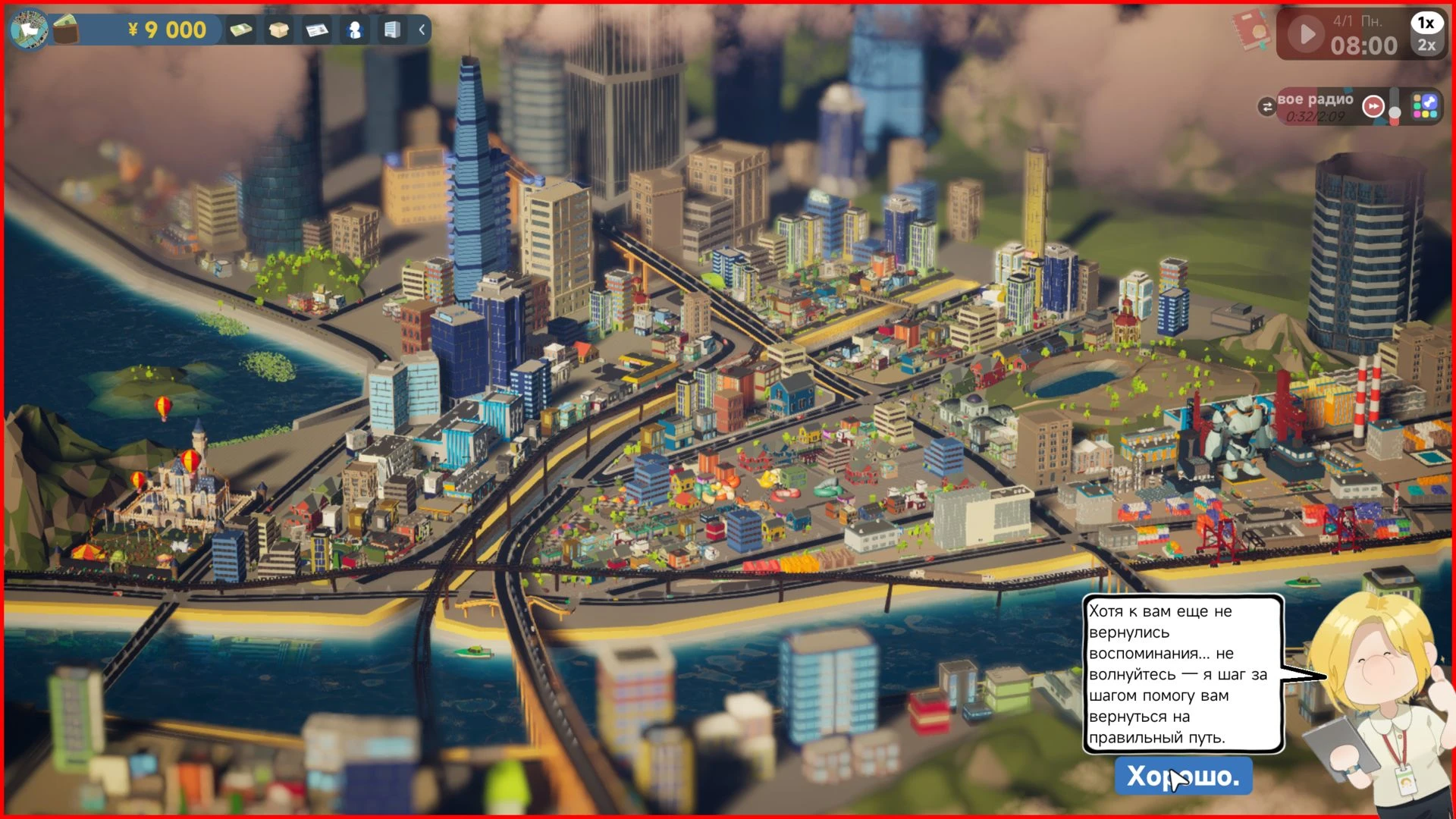Skip to the next radio track
This screenshot has height=819, width=1456.
pyautogui.click(x=1373, y=107)
